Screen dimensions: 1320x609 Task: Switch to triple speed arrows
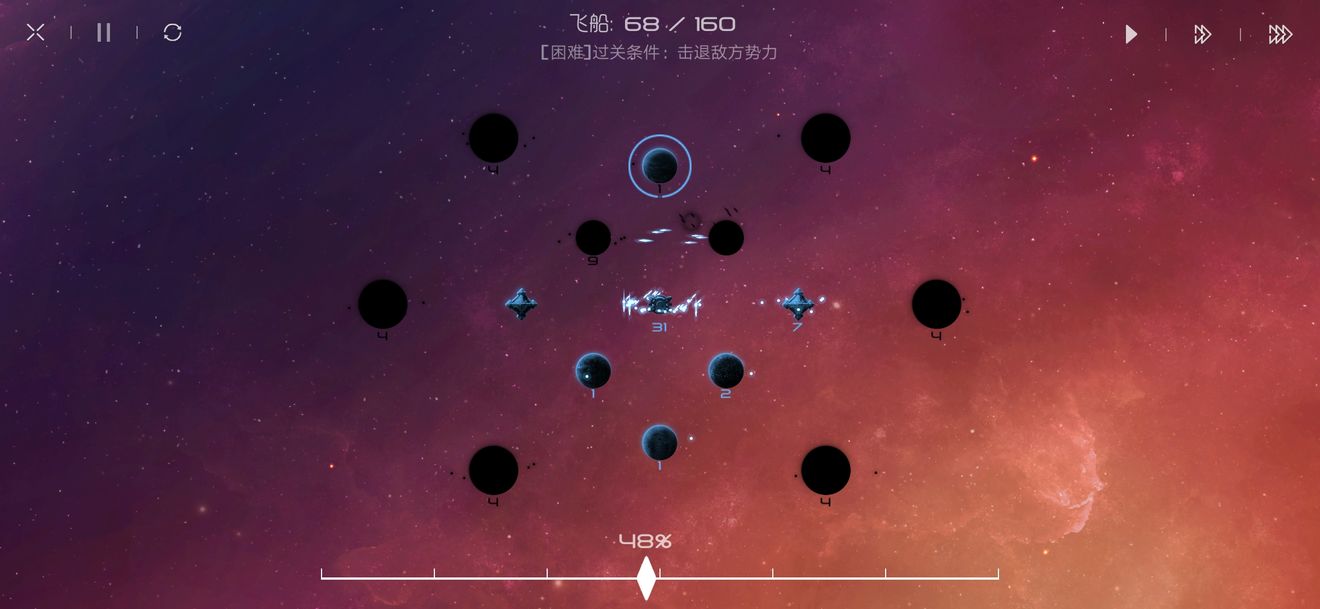click(x=1280, y=35)
